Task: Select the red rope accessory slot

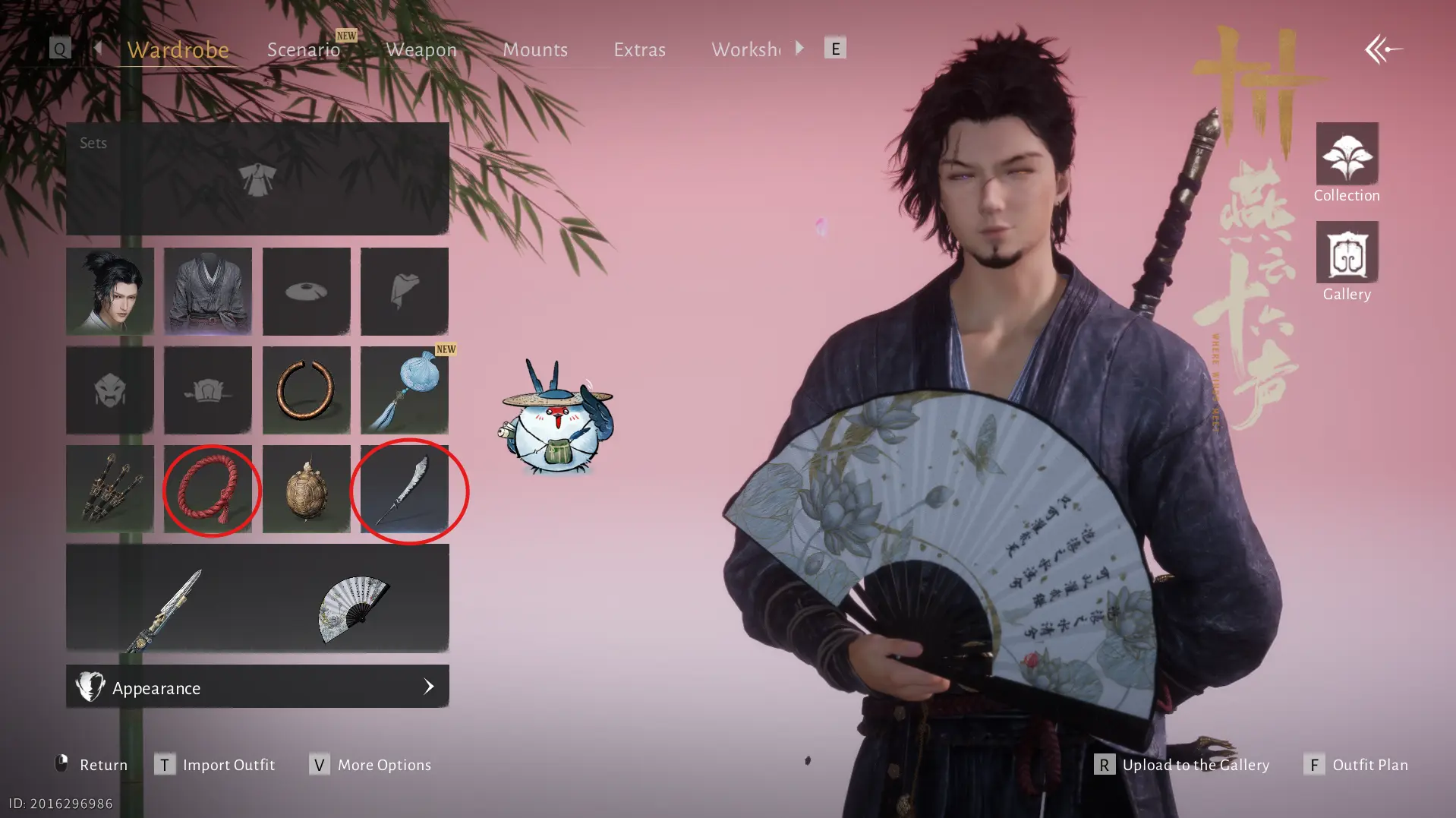Action: pos(208,489)
